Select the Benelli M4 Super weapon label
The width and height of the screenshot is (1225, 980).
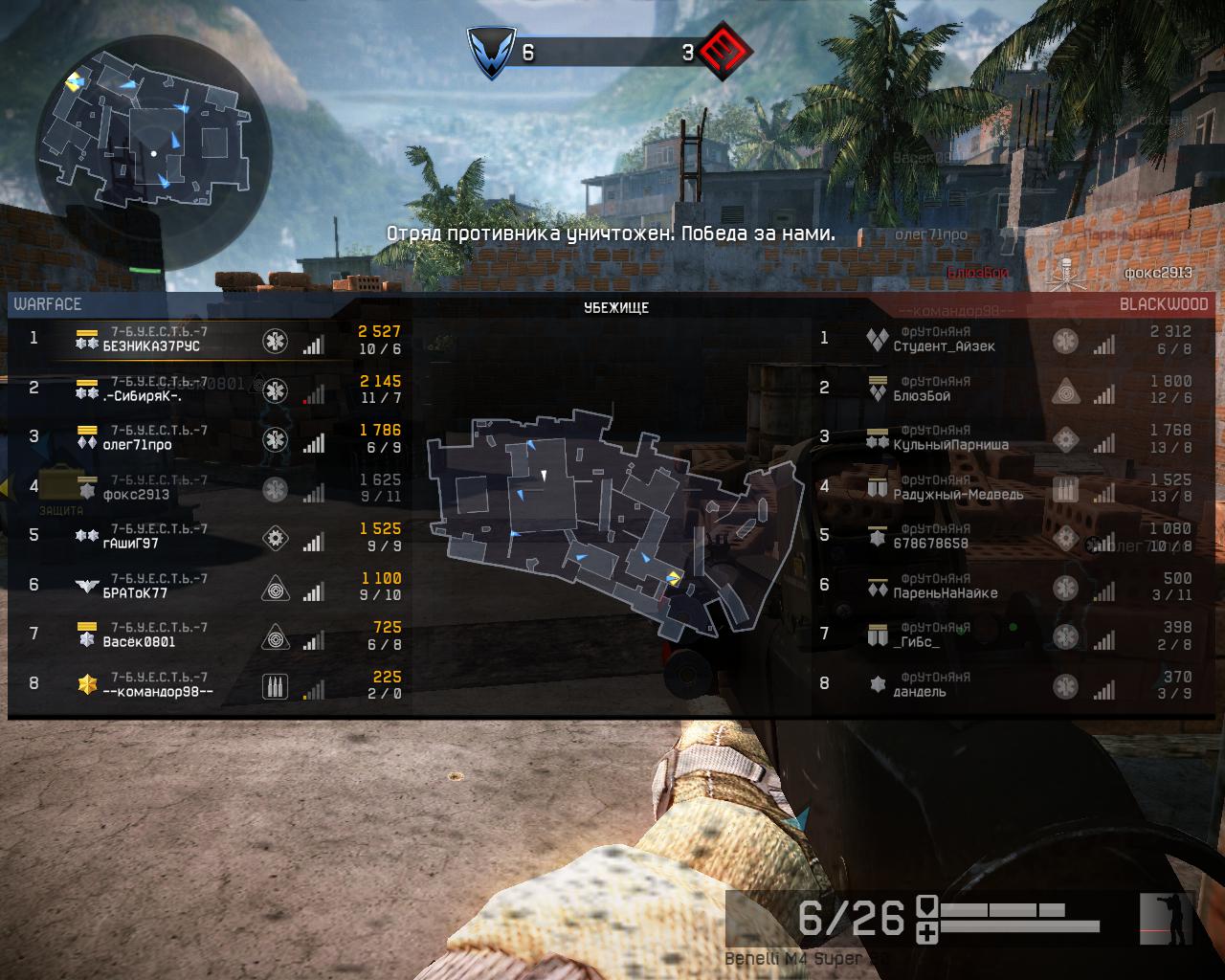(792, 959)
